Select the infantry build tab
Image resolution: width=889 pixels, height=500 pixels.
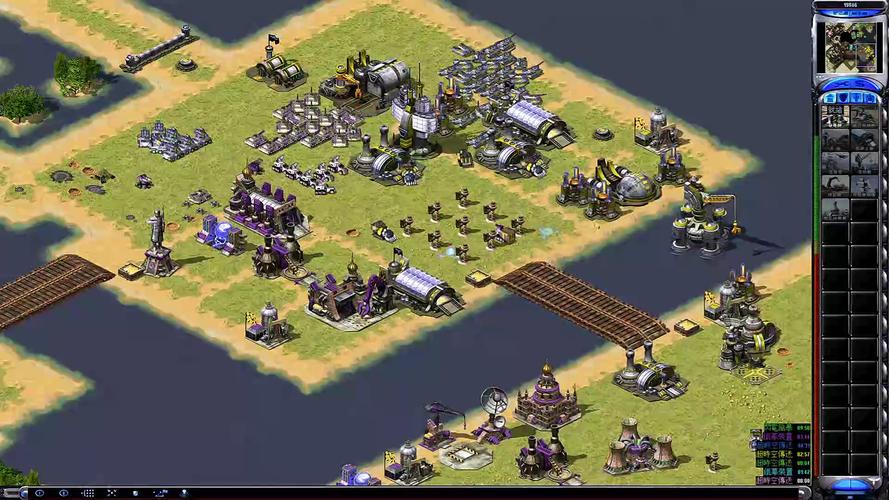[857, 98]
